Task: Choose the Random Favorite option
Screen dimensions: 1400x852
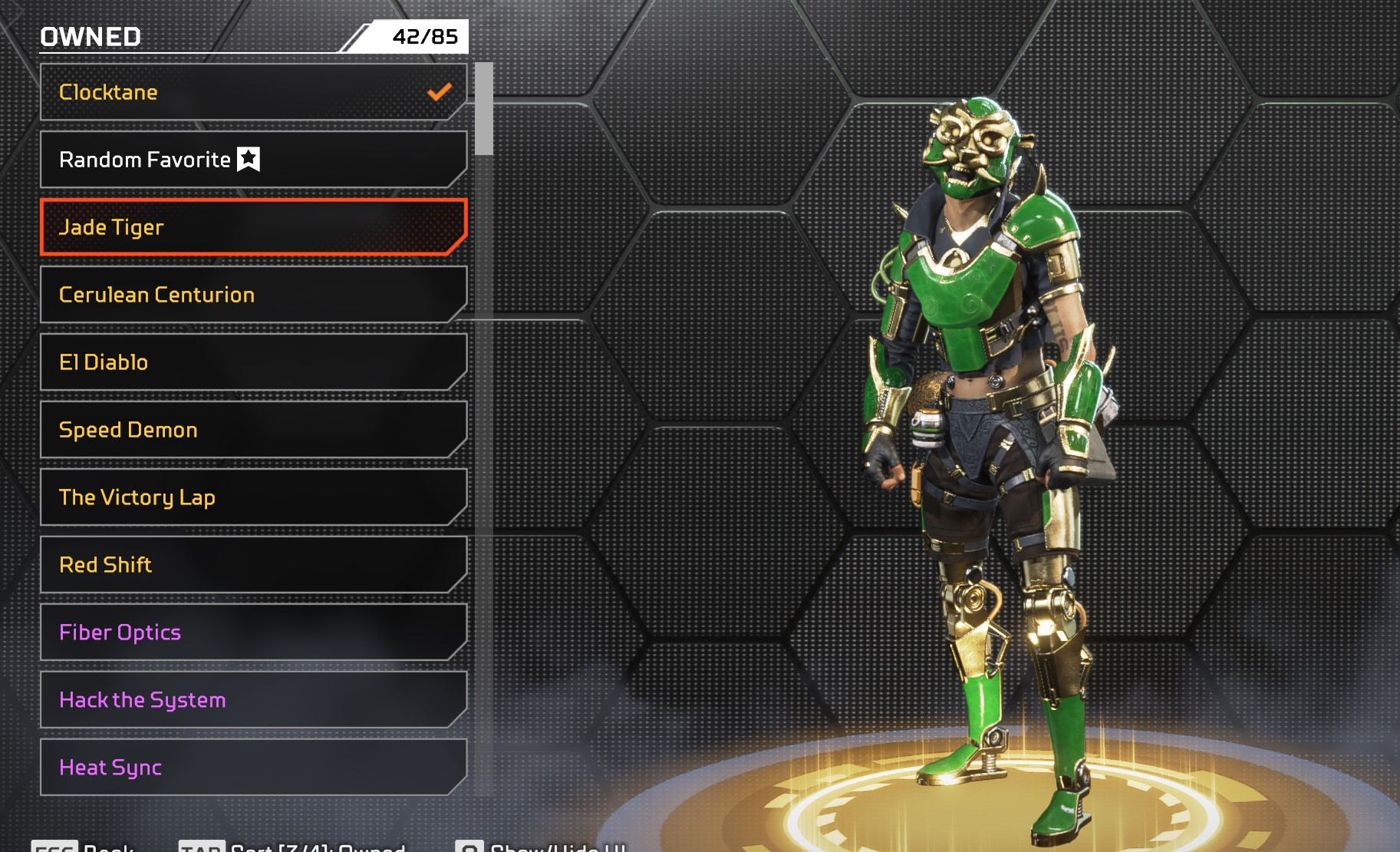Action: click(253, 160)
